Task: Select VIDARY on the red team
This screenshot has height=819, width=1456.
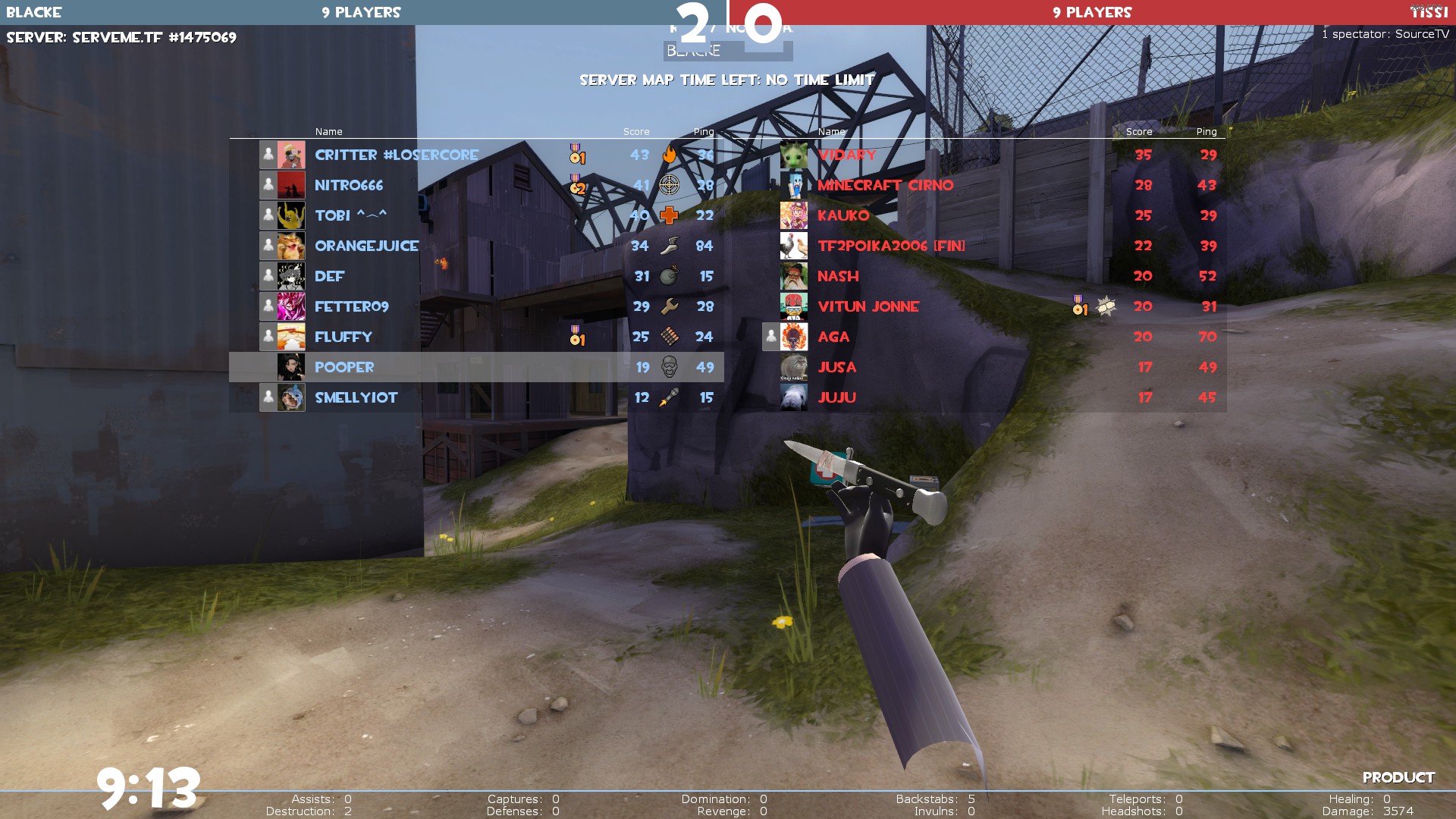Action: click(847, 155)
